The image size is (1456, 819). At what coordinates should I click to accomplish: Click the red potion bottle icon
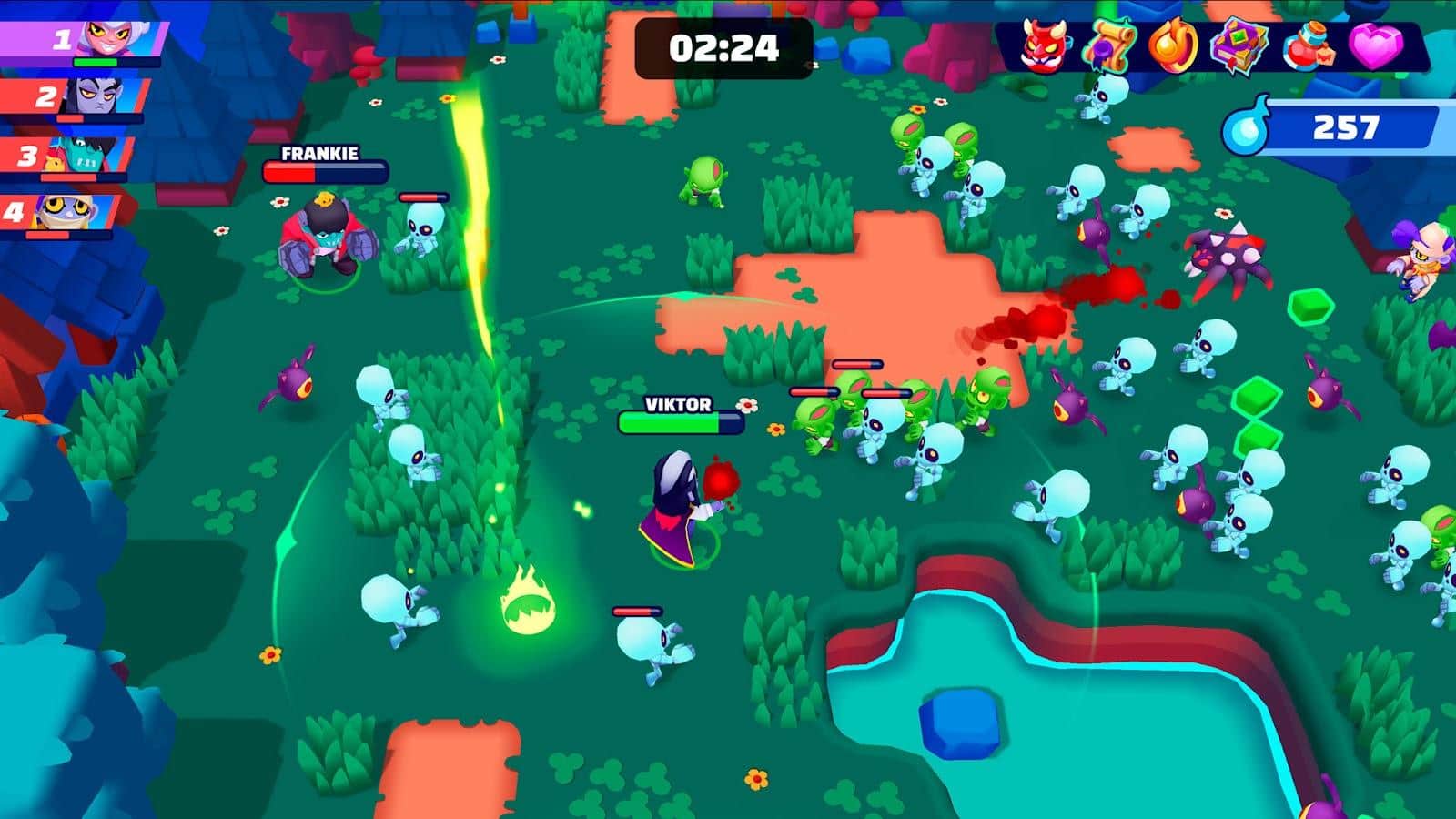click(1308, 45)
